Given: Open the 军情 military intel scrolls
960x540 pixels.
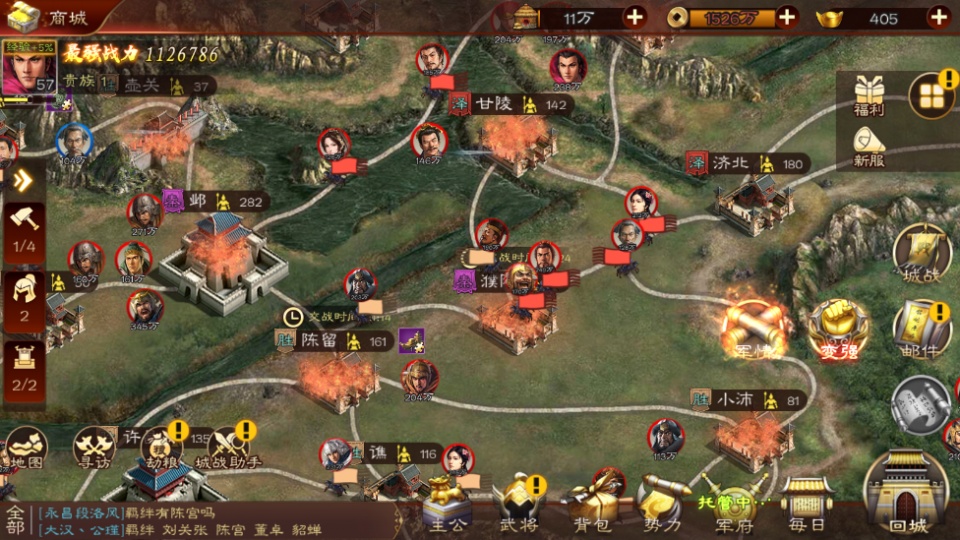Looking at the screenshot, I should coord(757,325).
